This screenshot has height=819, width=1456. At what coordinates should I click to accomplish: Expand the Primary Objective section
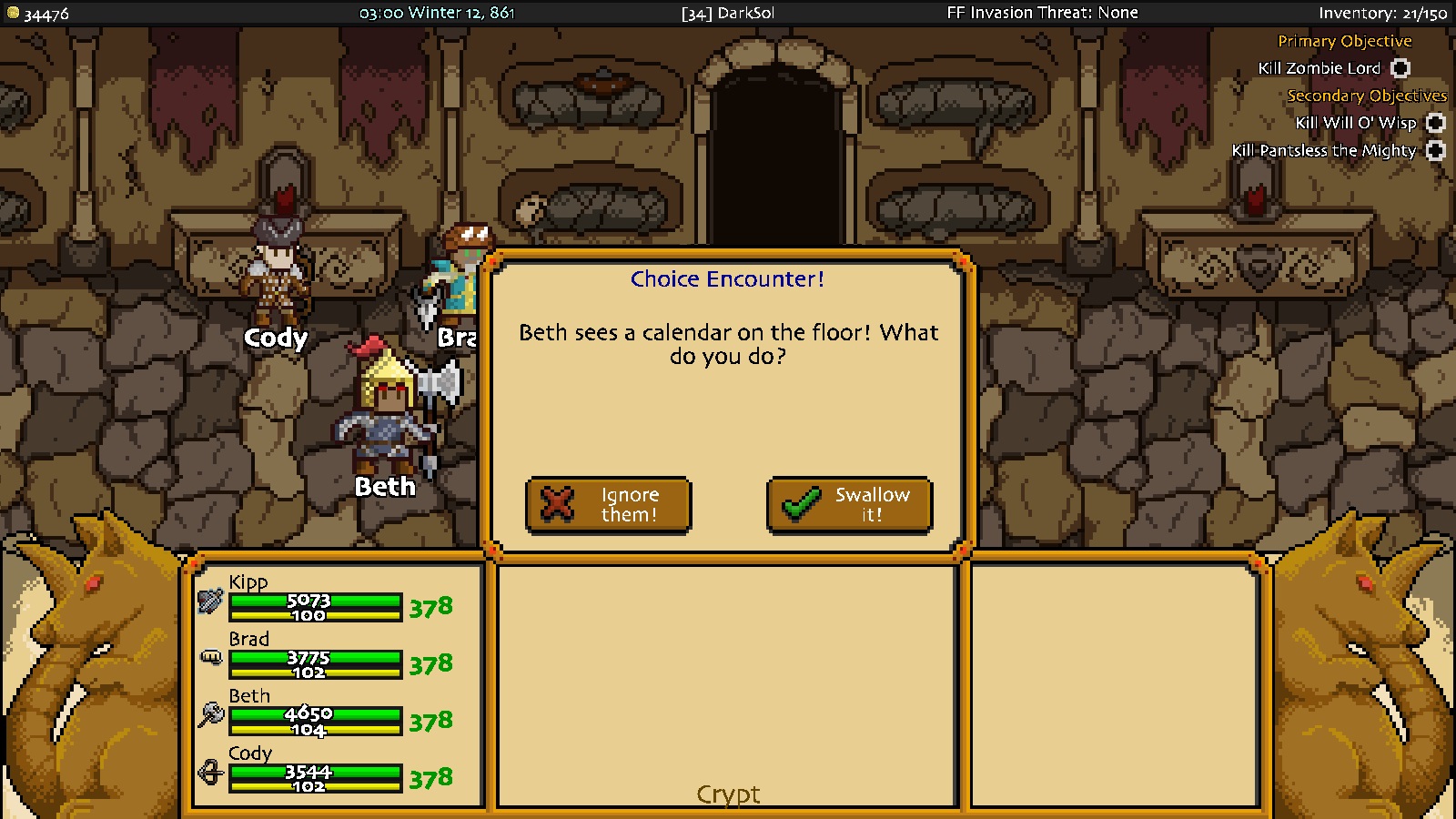coord(1344,41)
